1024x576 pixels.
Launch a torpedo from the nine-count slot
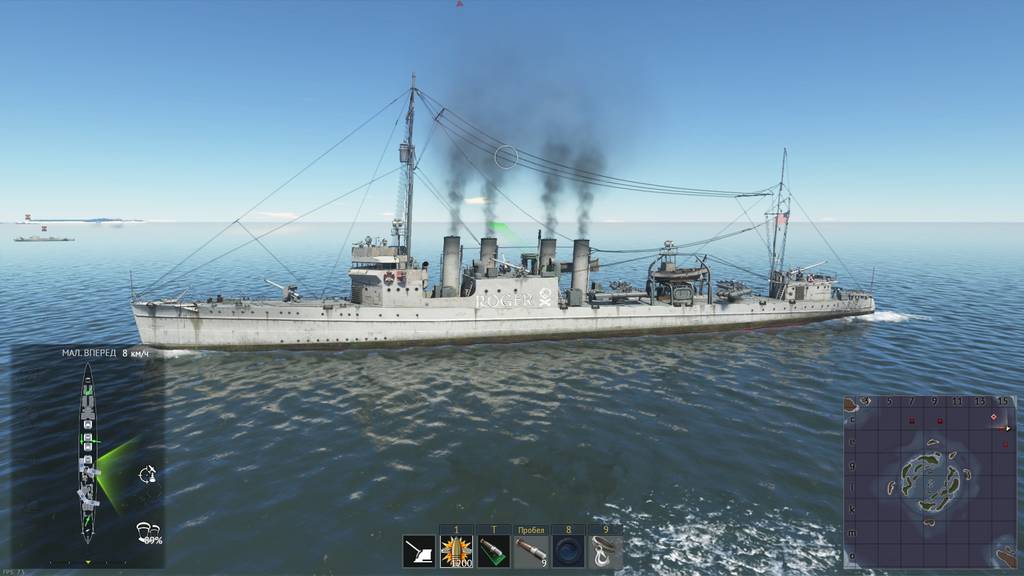point(531,552)
